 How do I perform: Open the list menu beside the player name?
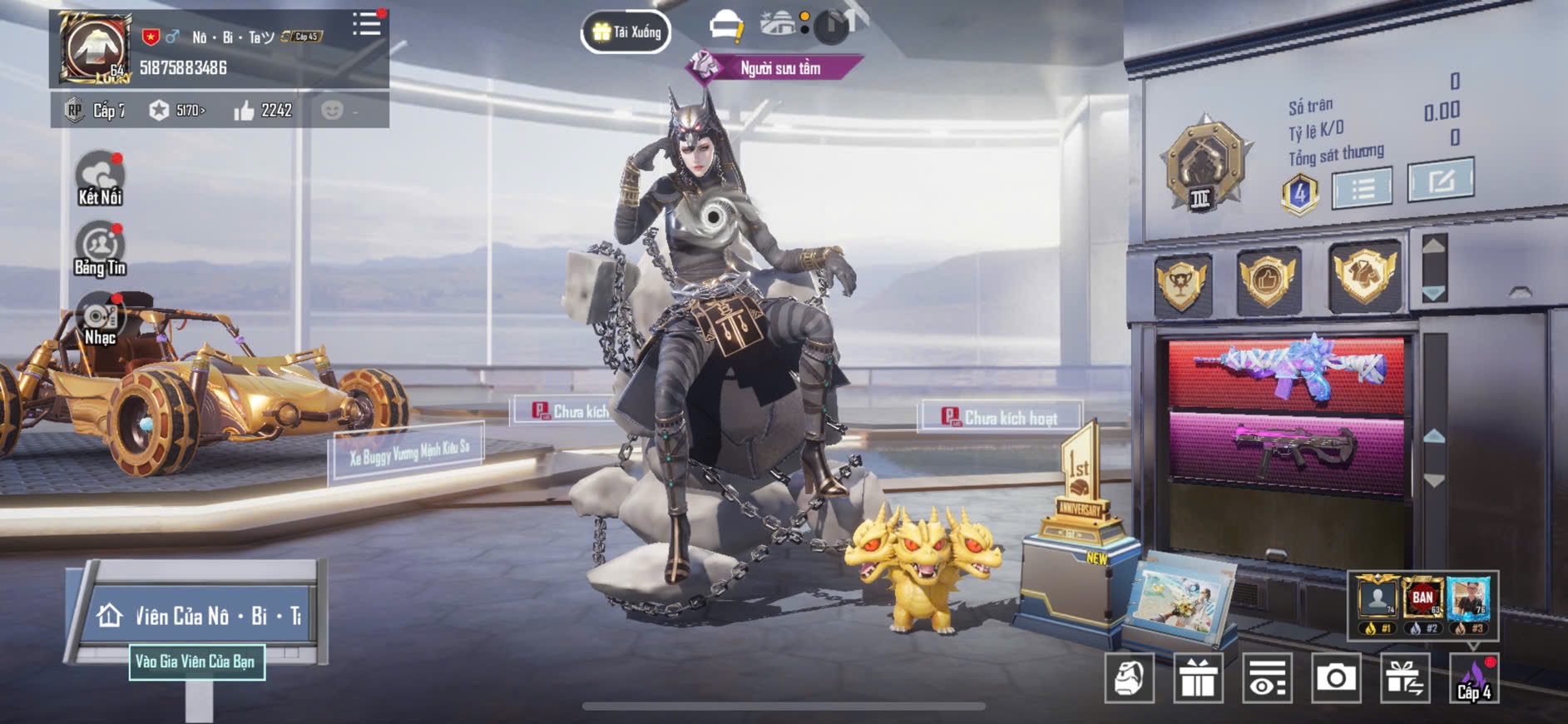[366, 24]
